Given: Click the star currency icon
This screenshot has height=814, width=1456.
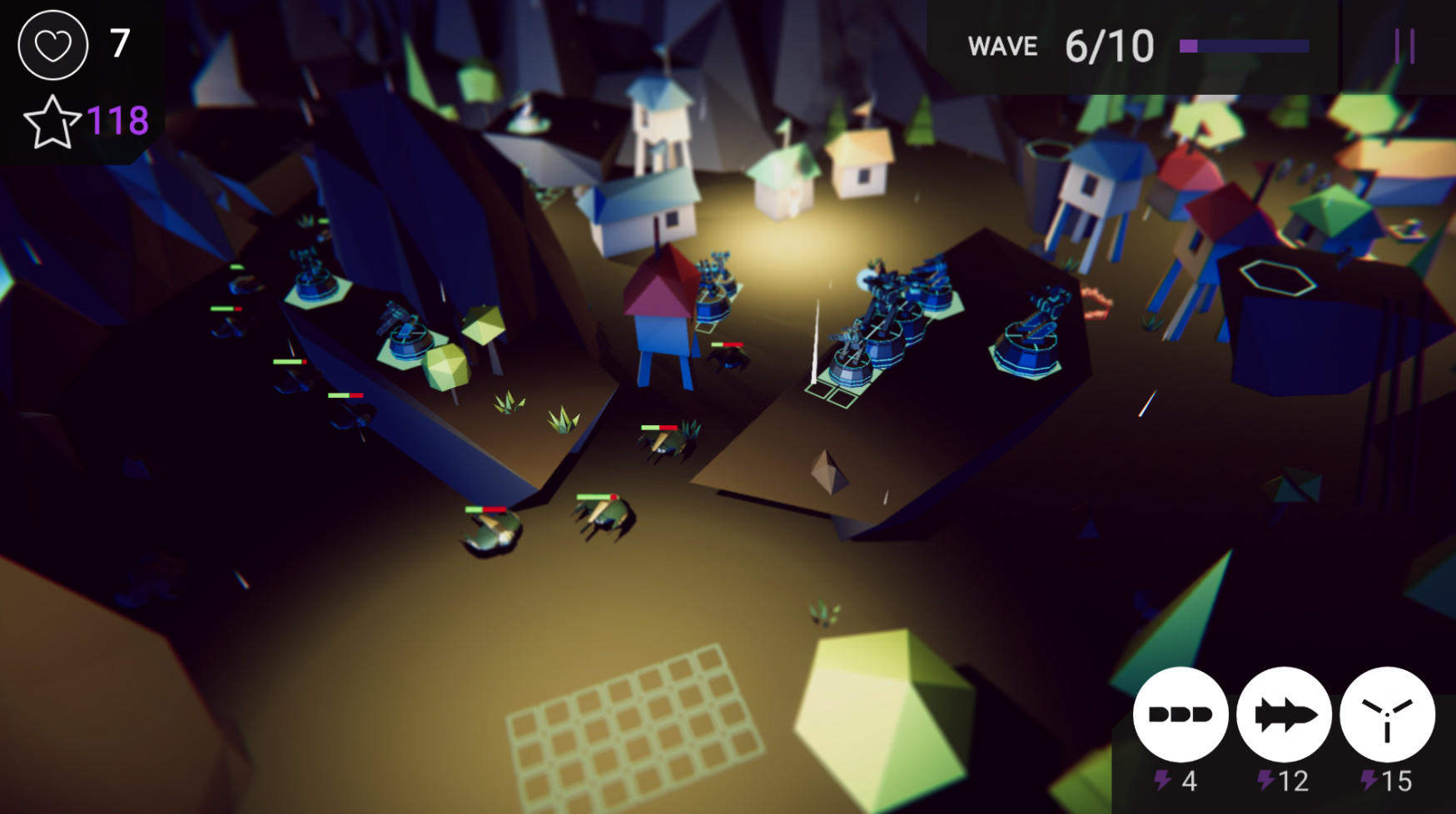Looking at the screenshot, I should click(52, 122).
